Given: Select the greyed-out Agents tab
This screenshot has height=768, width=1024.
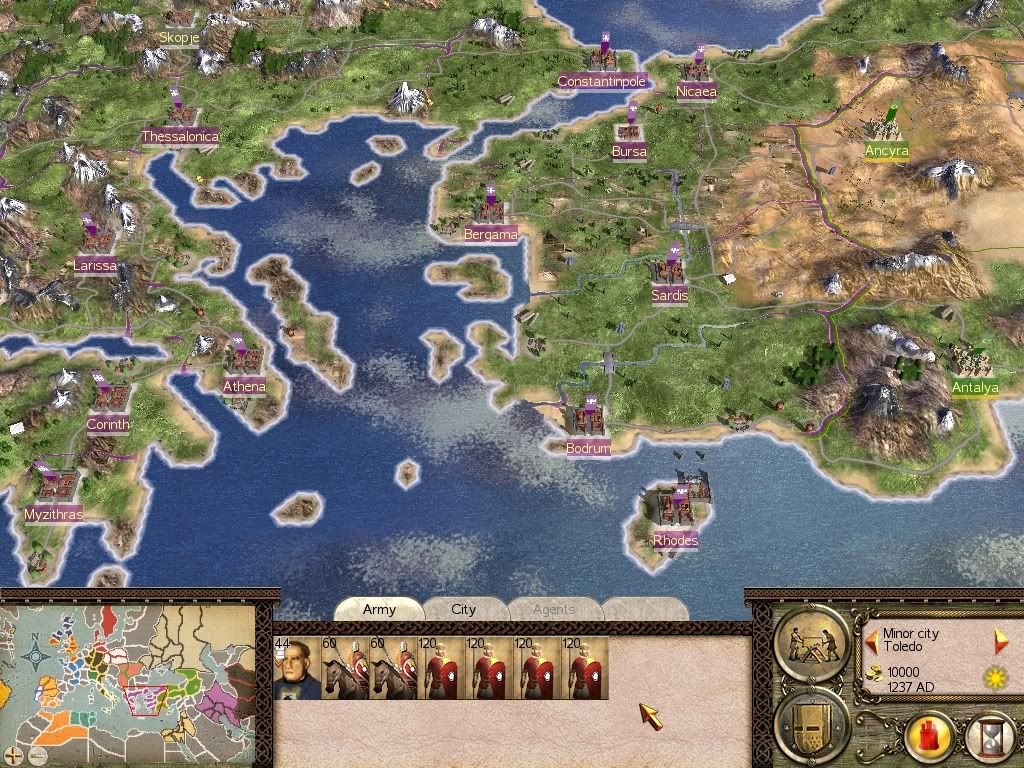Looking at the screenshot, I should tap(553, 609).
